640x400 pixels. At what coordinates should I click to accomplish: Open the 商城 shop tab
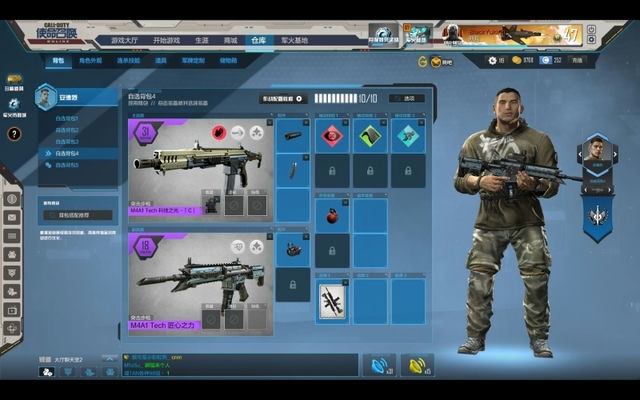(x=230, y=41)
